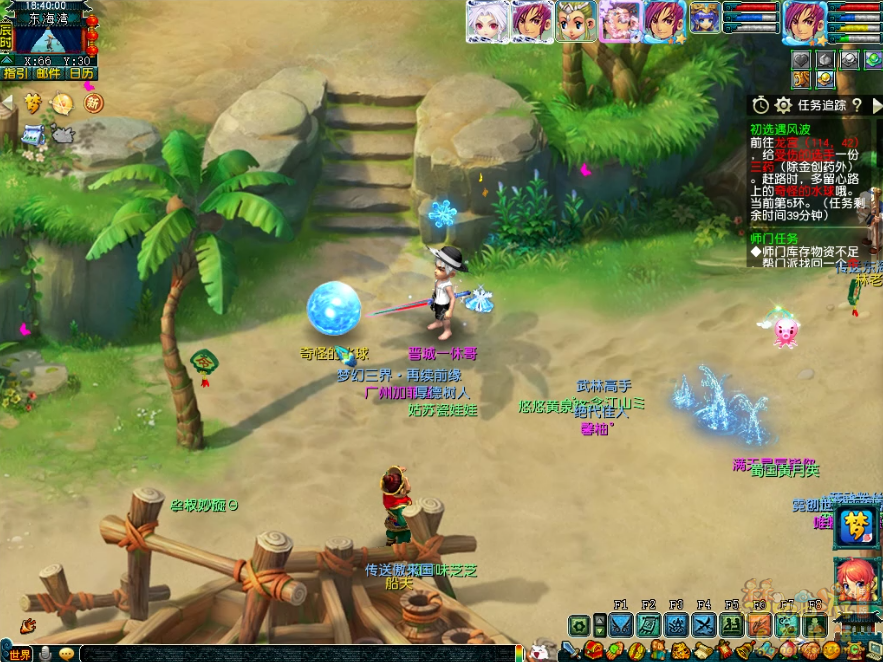This screenshot has height=662, width=883.
Task: Open the blue scroll icon
Action: coord(33,133)
